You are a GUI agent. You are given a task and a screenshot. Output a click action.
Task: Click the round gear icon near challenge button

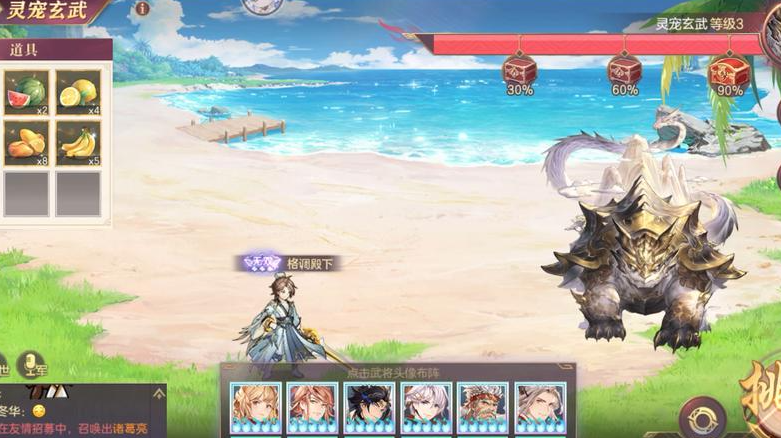pyautogui.click(x=703, y=417)
